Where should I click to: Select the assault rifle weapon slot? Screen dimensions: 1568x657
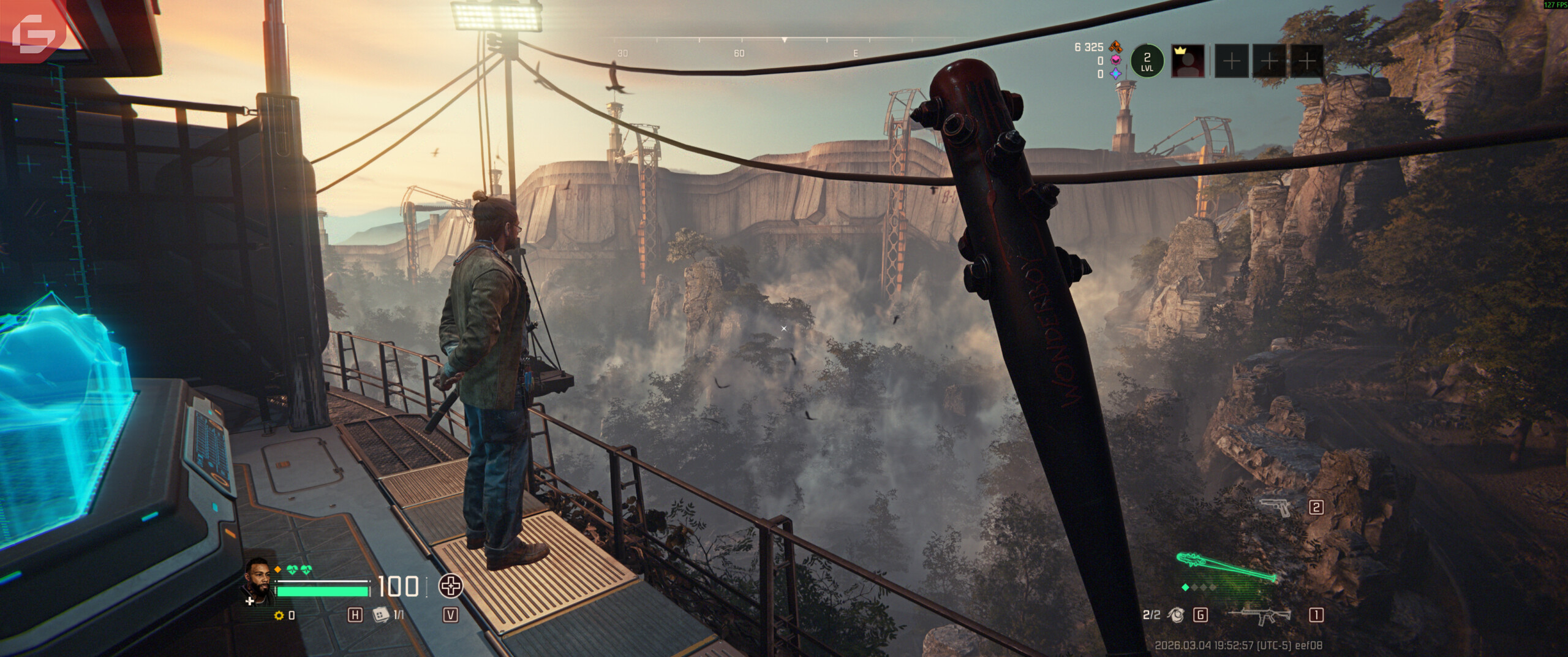[x=1261, y=615]
